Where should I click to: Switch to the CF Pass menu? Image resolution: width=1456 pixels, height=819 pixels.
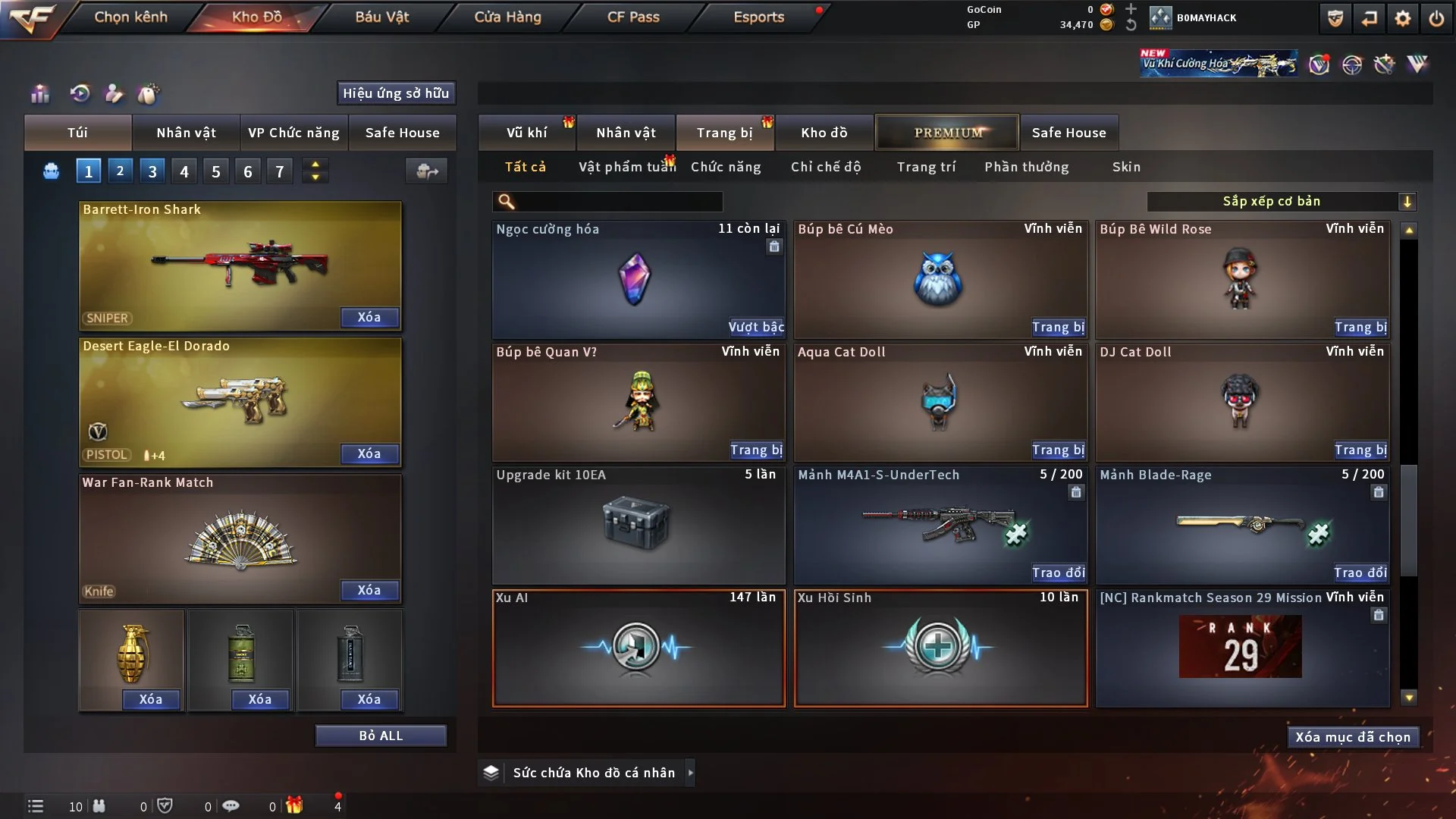pos(633,17)
